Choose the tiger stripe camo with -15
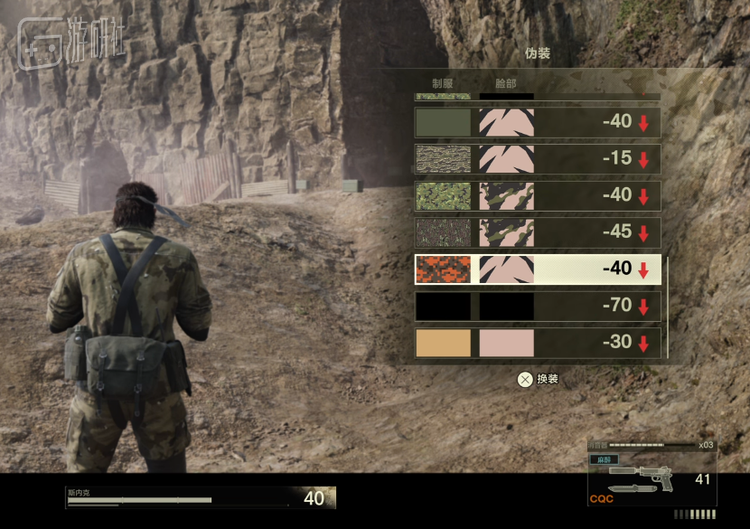This screenshot has width=750, height=529. (x=537, y=159)
